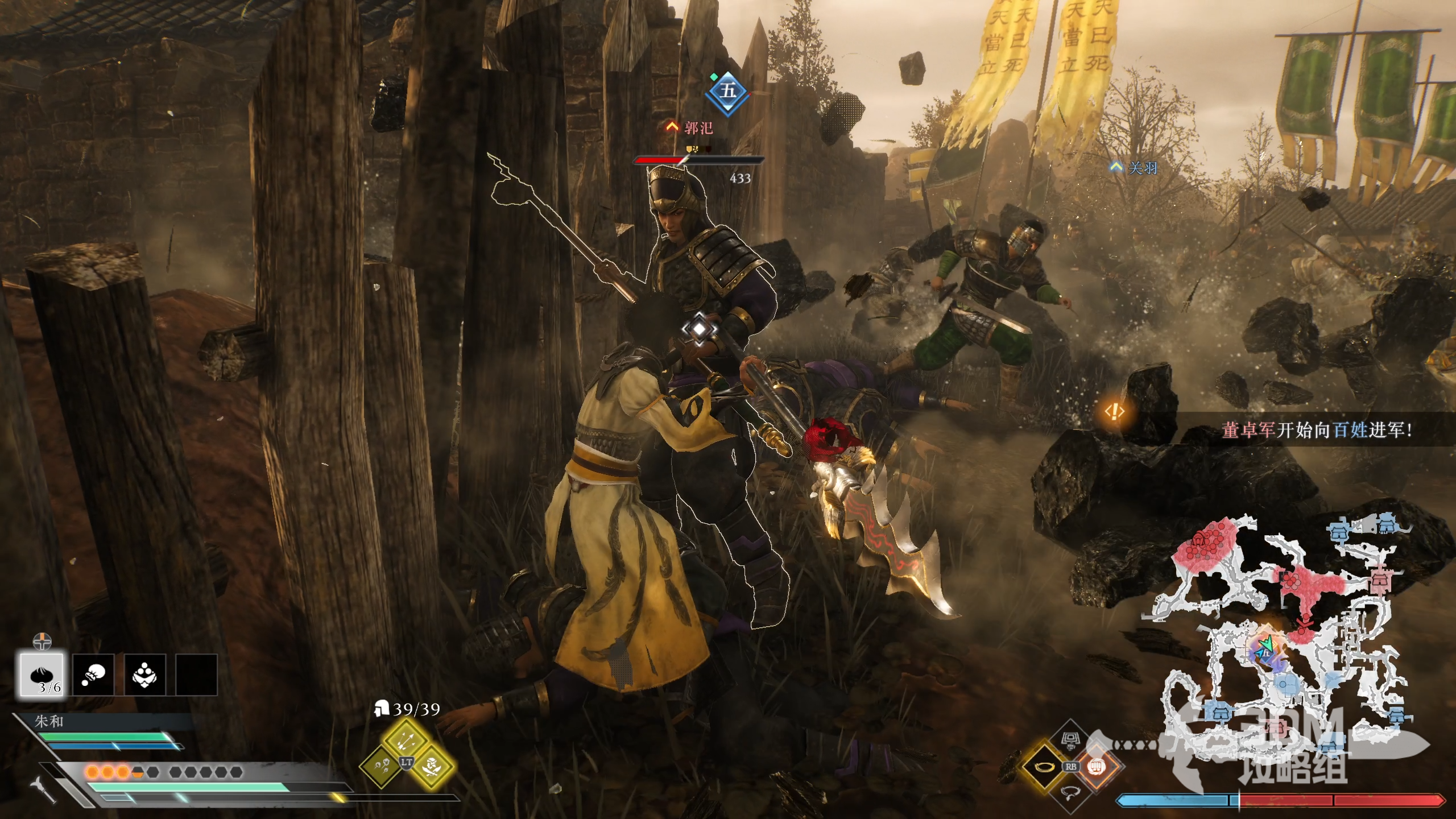Select the meat bun item slot
The image size is (1456, 819).
(x=43, y=675)
